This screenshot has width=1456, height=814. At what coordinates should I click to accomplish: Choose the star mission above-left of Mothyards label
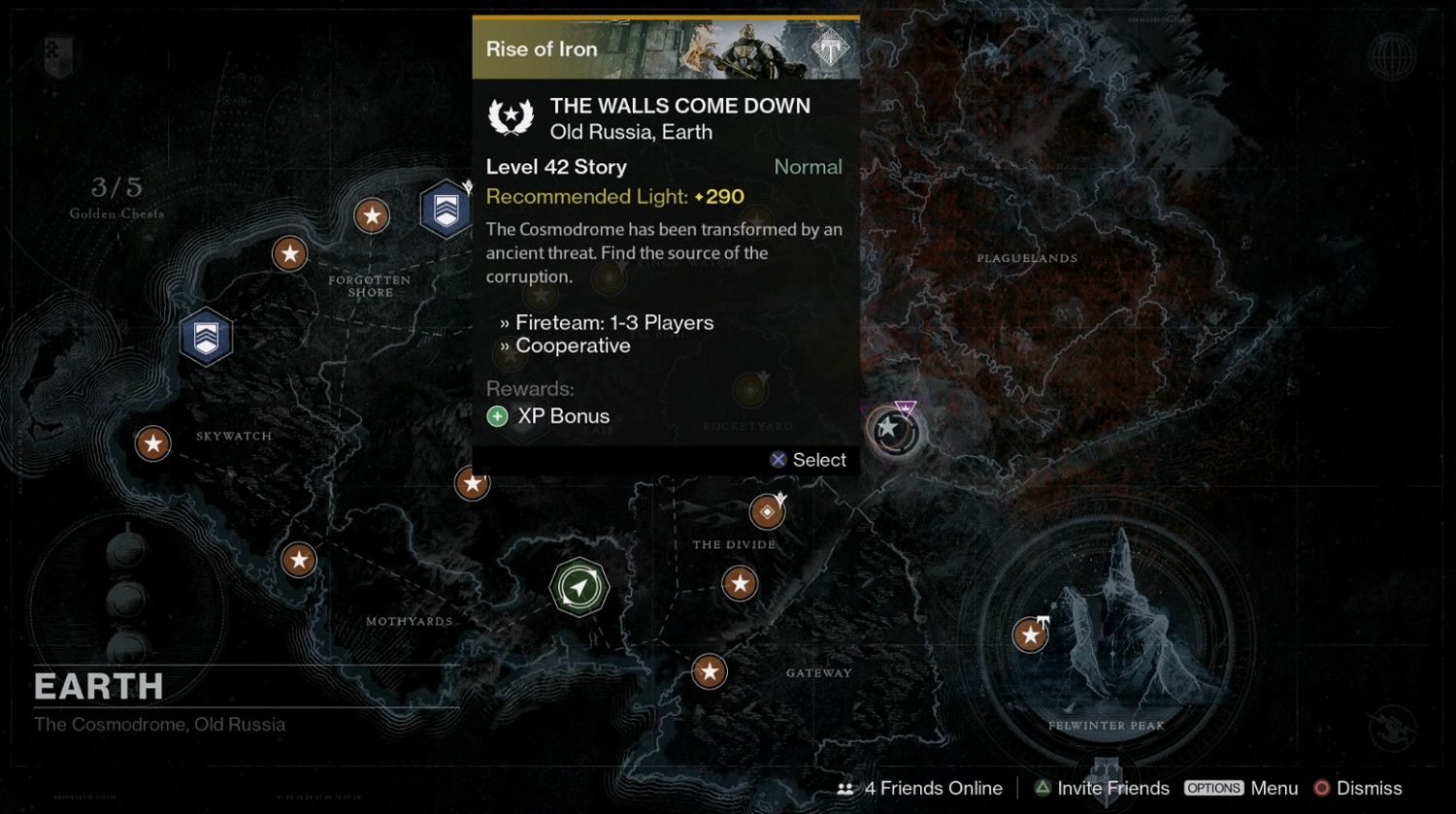pyautogui.click(x=299, y=560)
